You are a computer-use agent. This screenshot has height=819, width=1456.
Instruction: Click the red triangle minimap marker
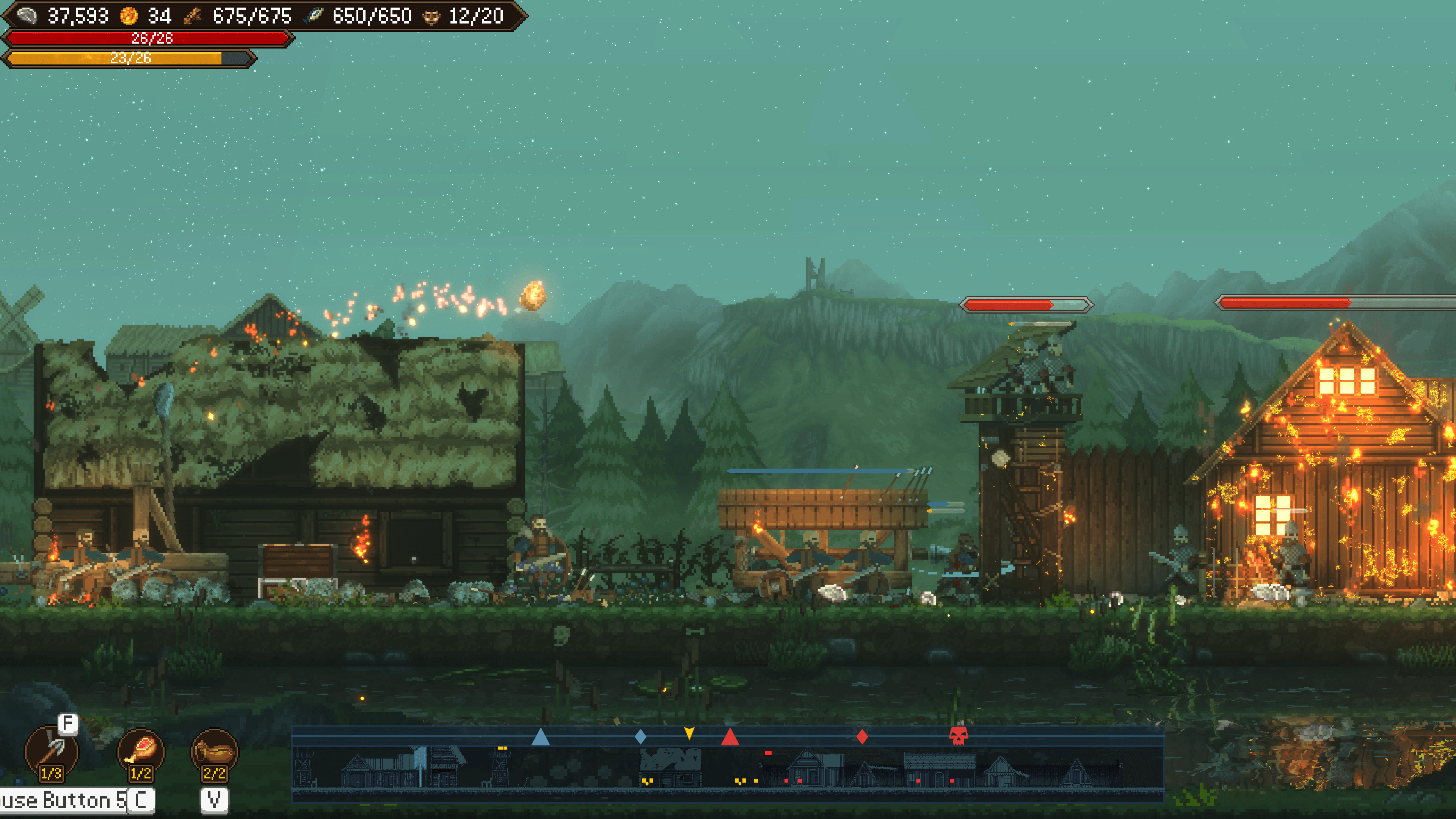click(730, 736)
